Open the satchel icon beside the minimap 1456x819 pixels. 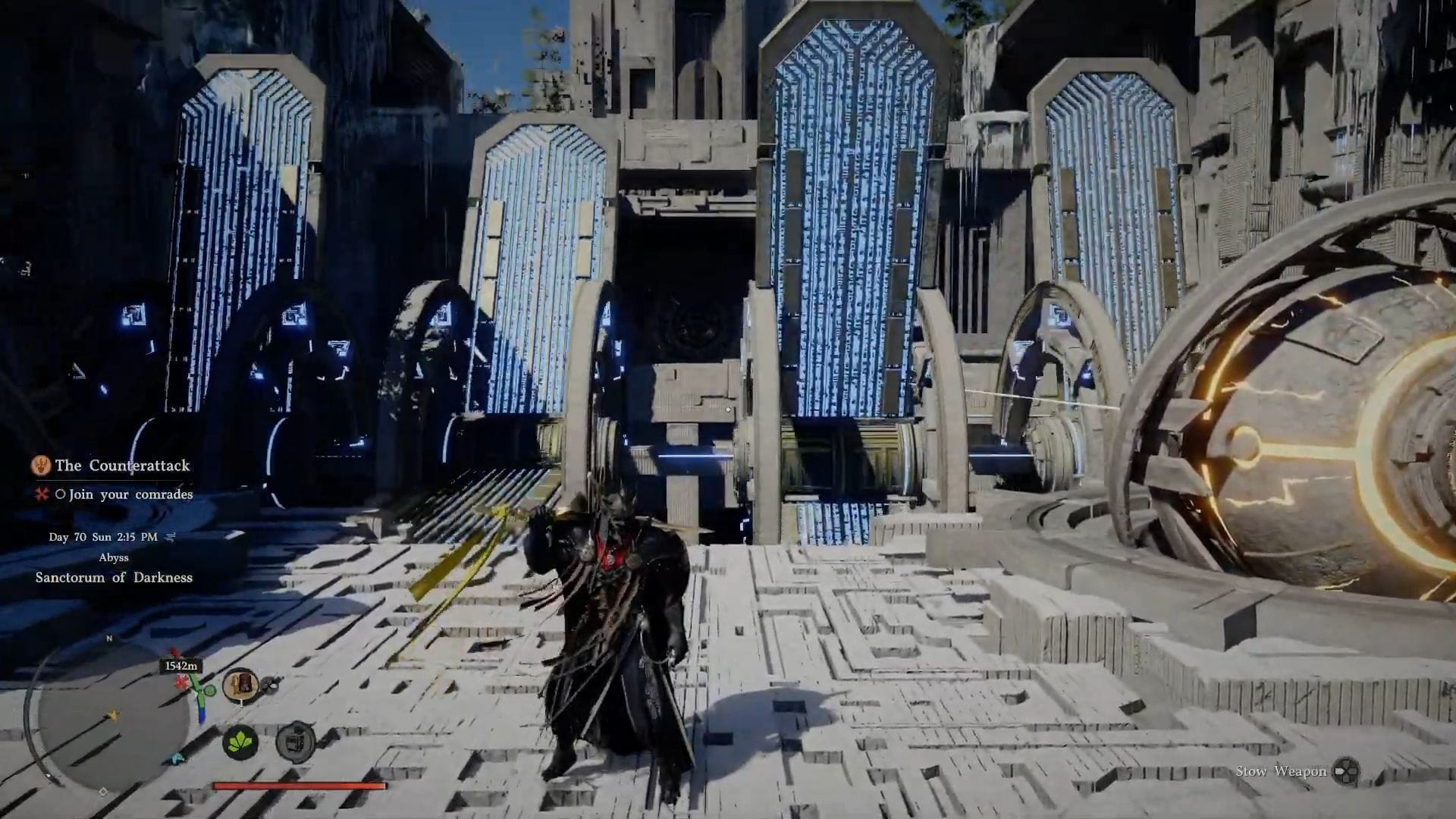pyautogui.click(x=241, y=684)
